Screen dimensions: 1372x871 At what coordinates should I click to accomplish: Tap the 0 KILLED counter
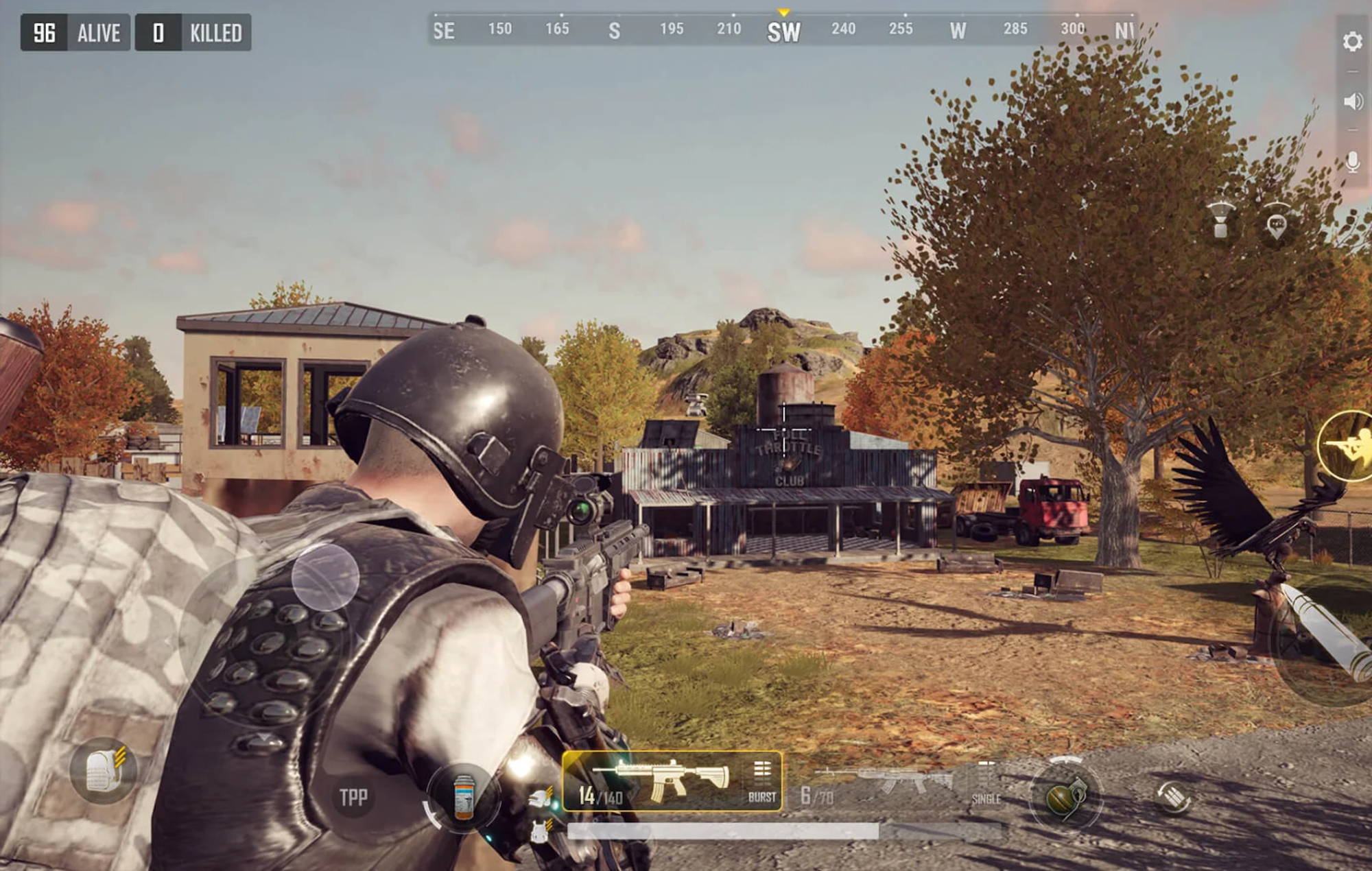[x=192, y=32]
